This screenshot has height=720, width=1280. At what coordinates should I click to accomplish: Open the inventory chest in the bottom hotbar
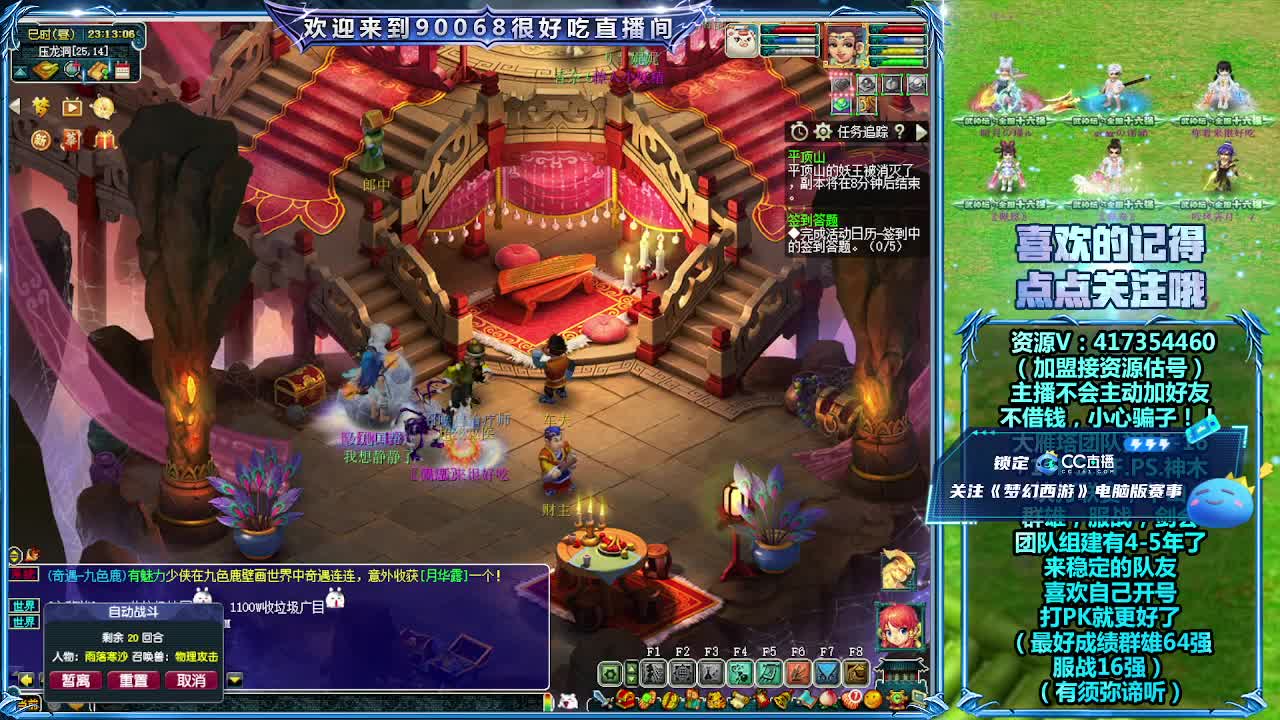624,700
